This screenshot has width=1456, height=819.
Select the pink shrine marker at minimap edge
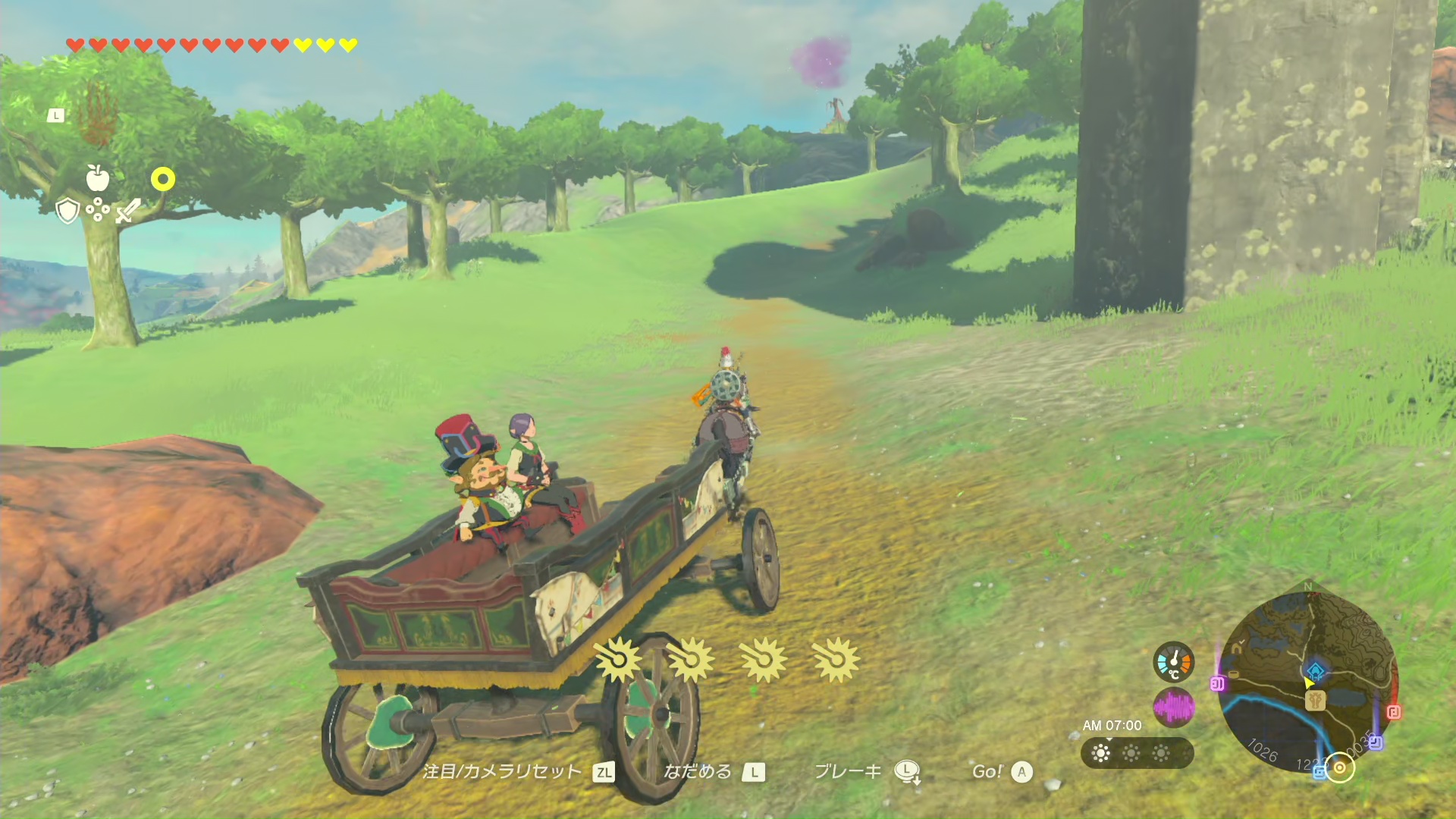pos(1218,684)
